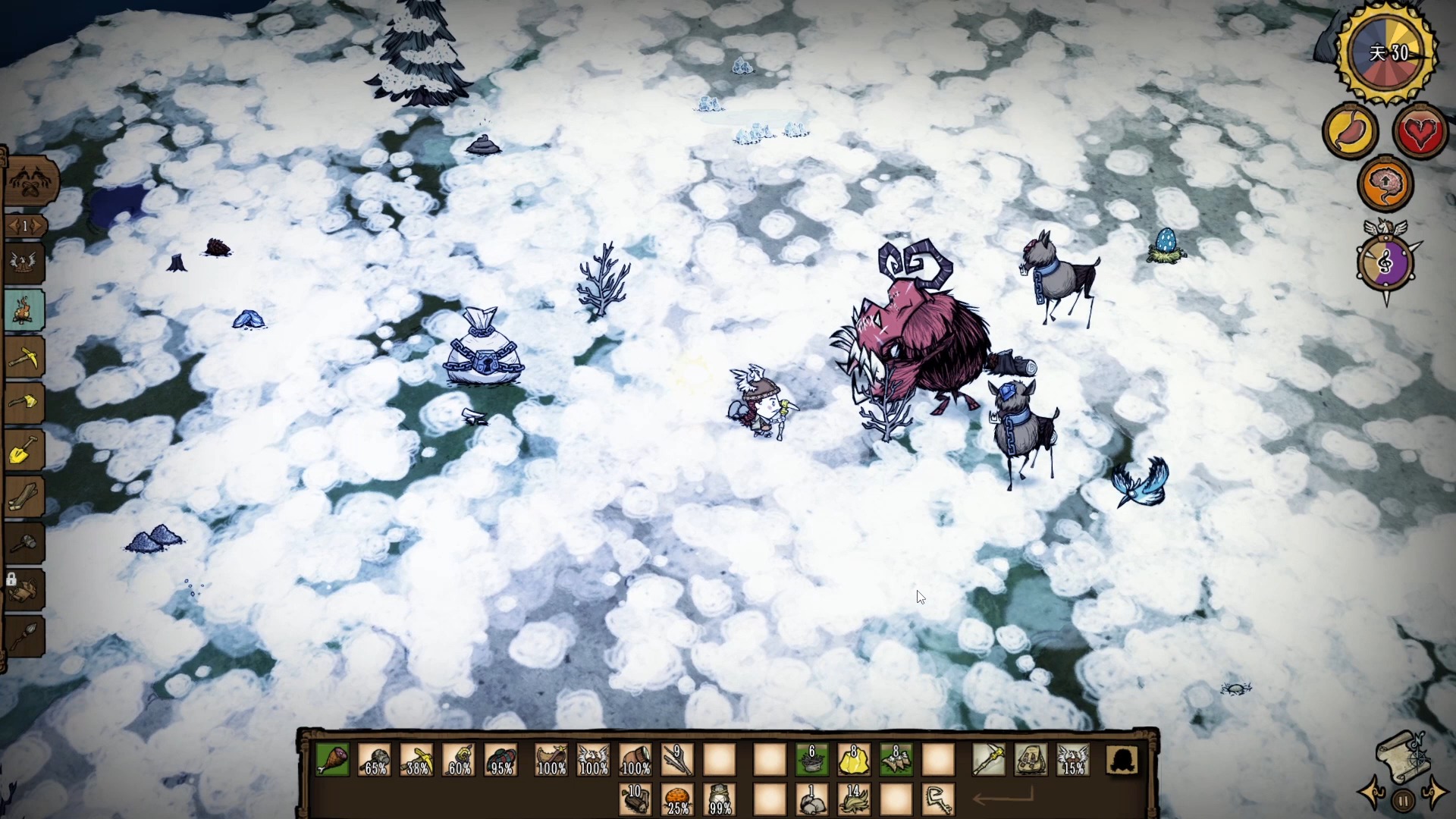Viewport: 1456px width, 819px height.
Task: Select the meat drumstick in inventory
Action: pos(332,760)
